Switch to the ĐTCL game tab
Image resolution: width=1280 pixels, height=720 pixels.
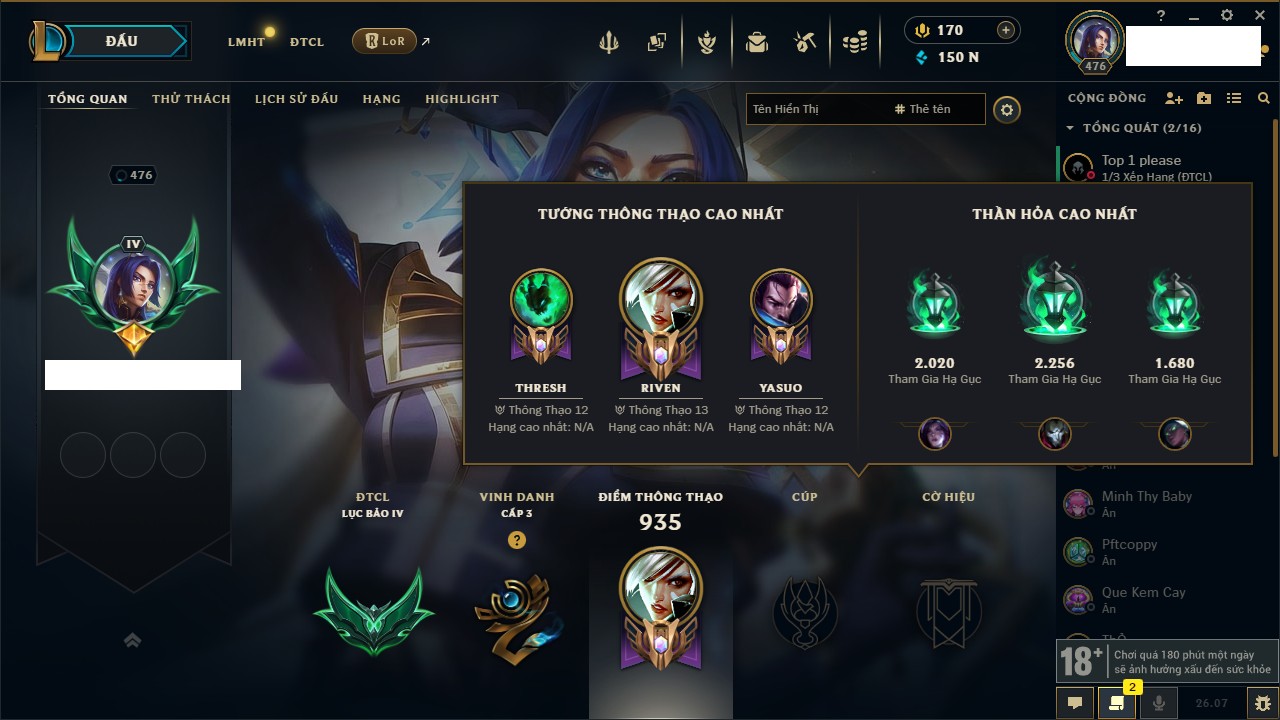click(x=307, y=42)
